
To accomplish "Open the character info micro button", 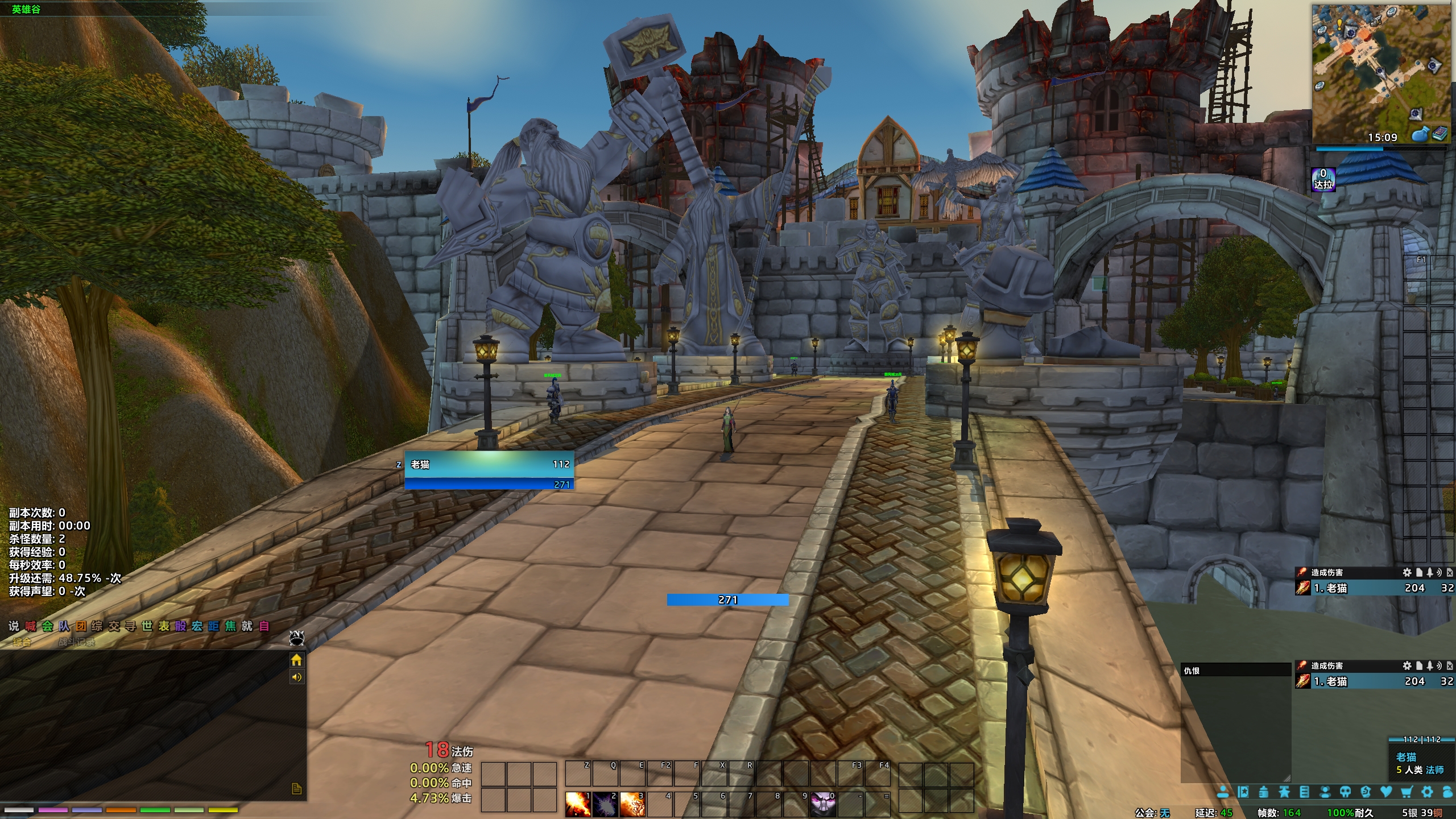I will tap(1223, 792).
